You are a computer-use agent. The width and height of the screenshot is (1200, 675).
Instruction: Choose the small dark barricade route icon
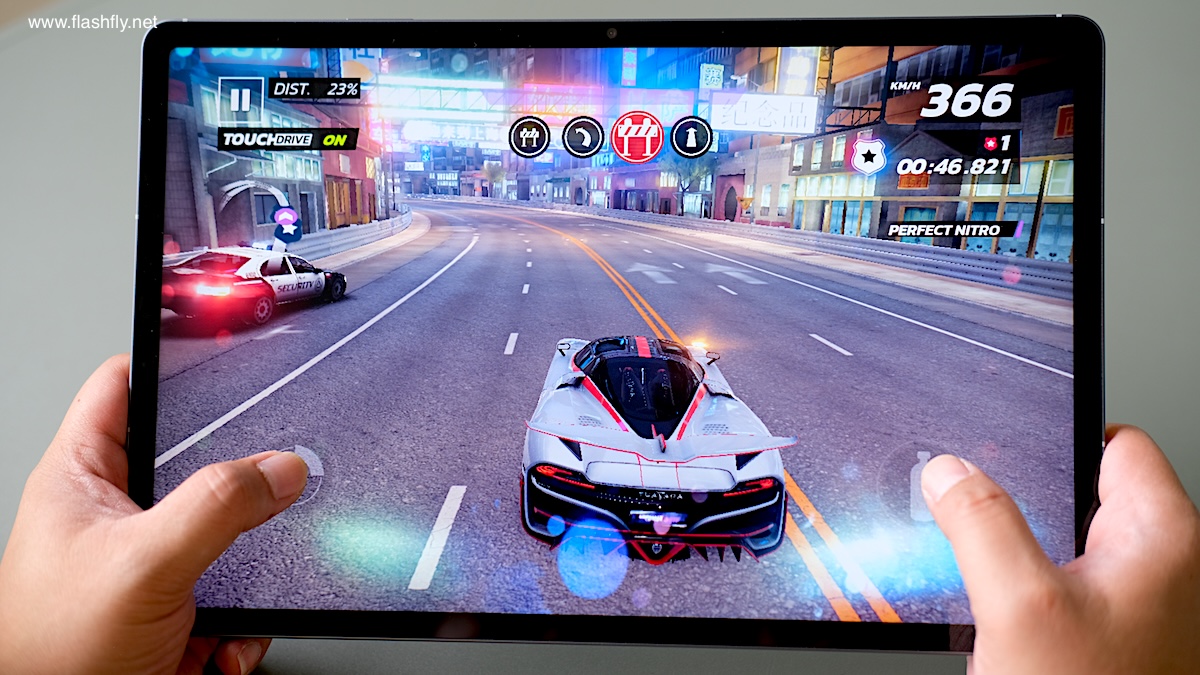529,137
